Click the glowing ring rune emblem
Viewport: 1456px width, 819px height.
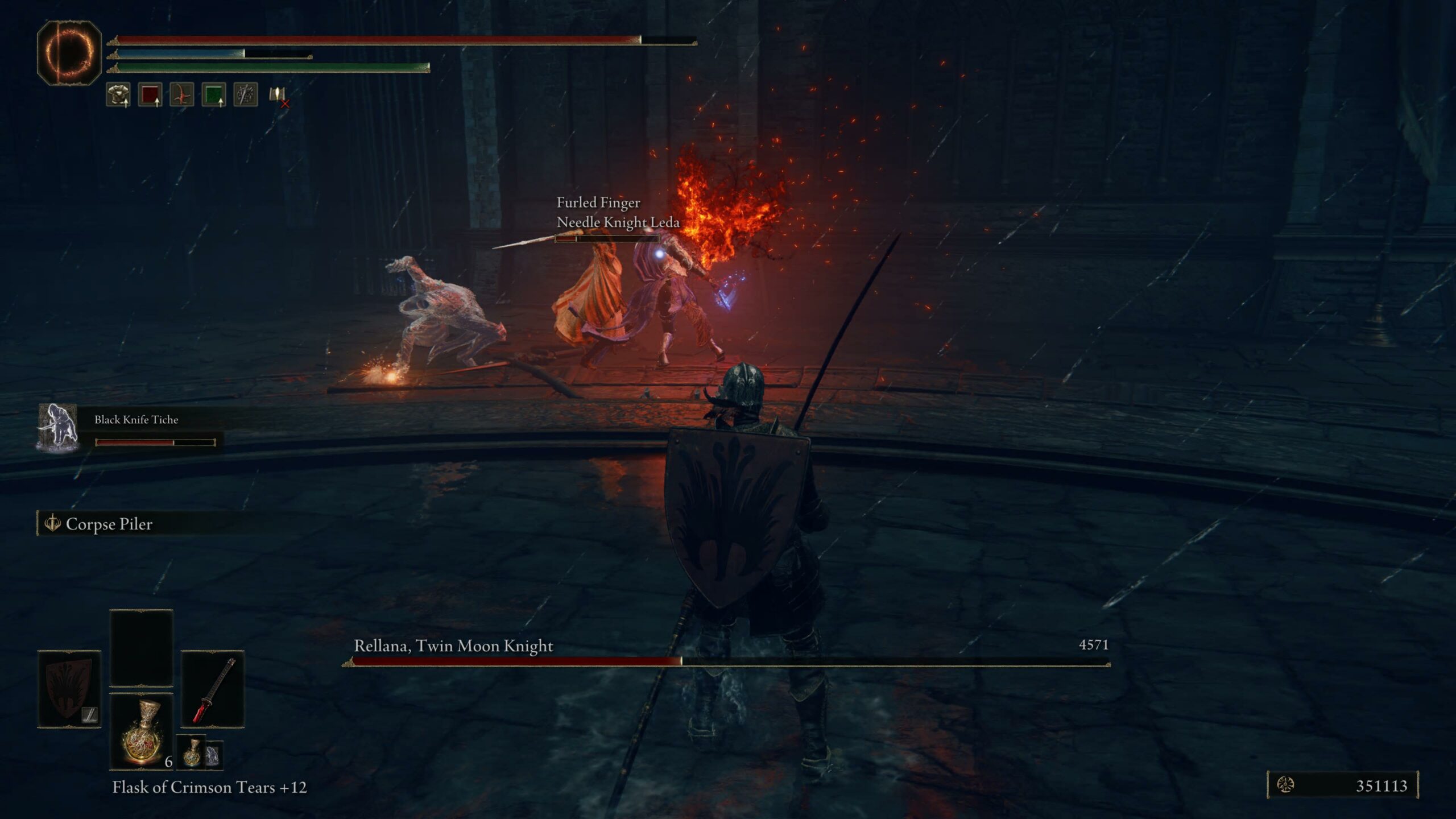(69, 53)
